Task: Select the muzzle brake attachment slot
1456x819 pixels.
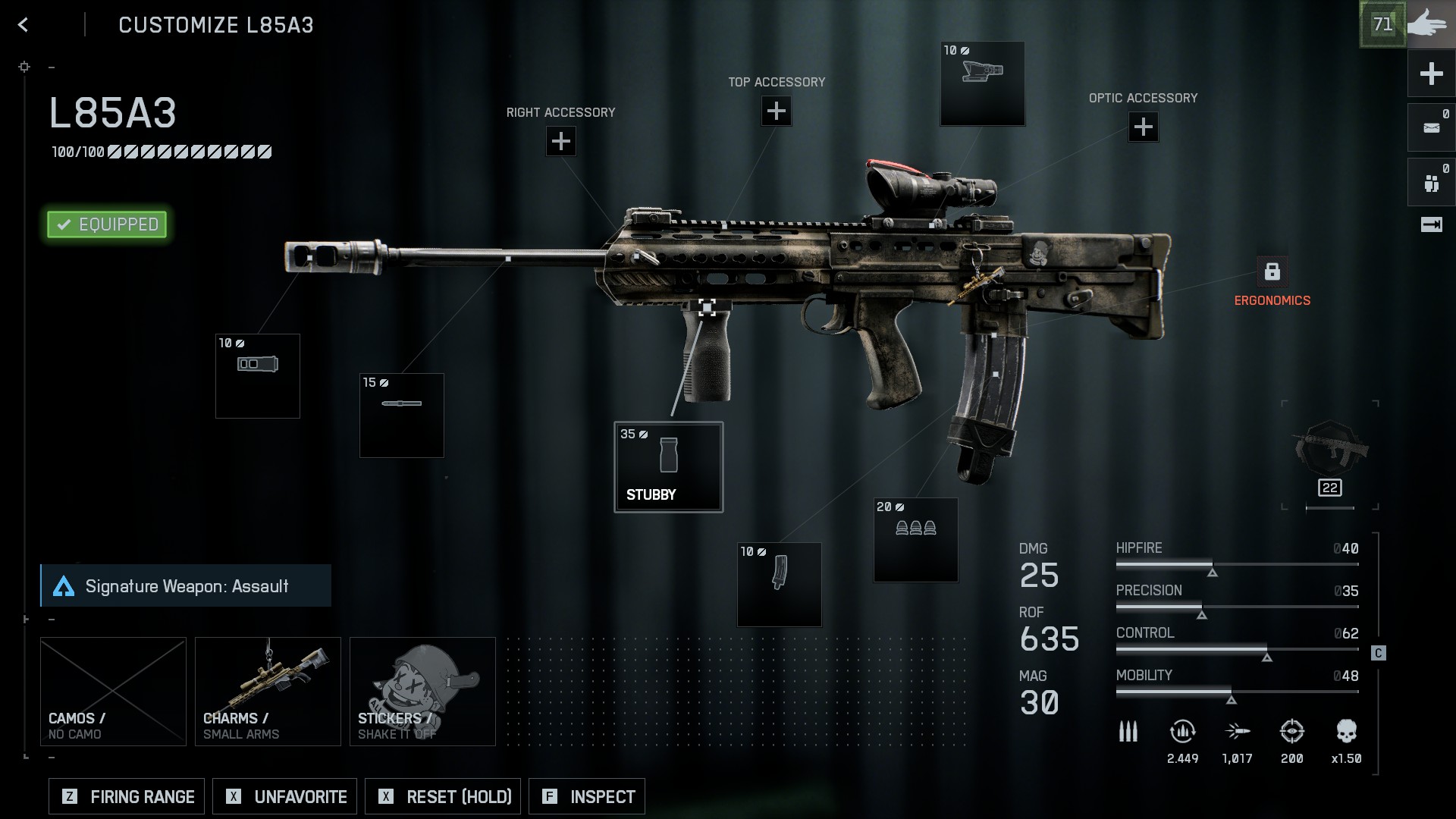Action: pyautogui.click(x=258, y=376)
